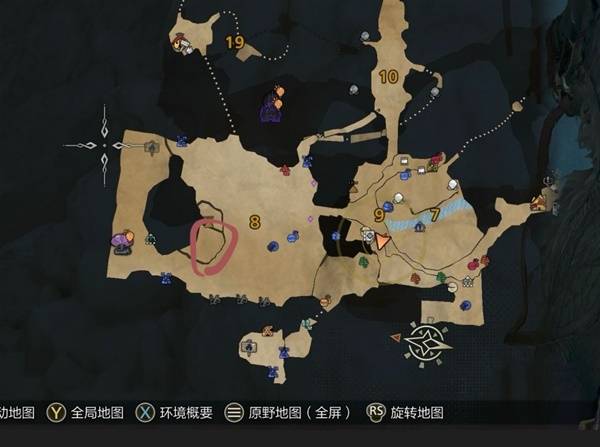
Task: Select area 8 on the map
Action: (x=255, y=222)
